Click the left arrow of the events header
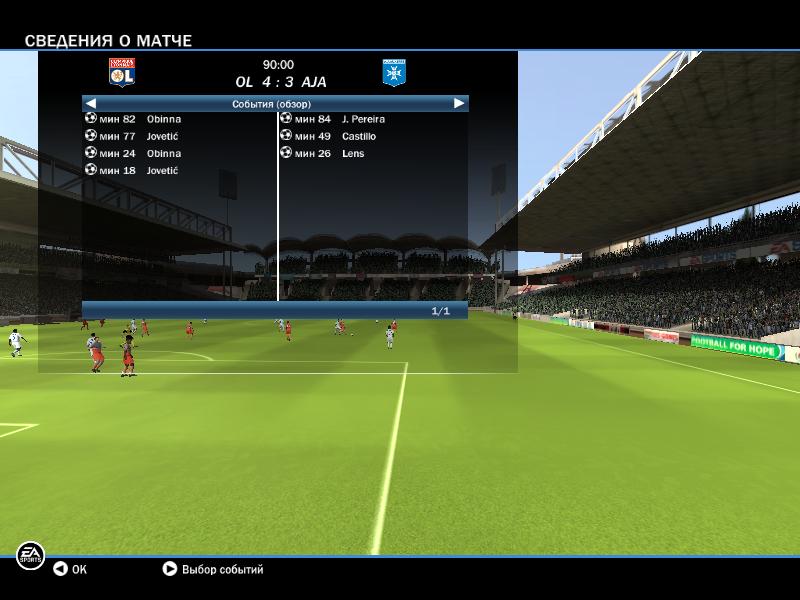 point(90,103)
